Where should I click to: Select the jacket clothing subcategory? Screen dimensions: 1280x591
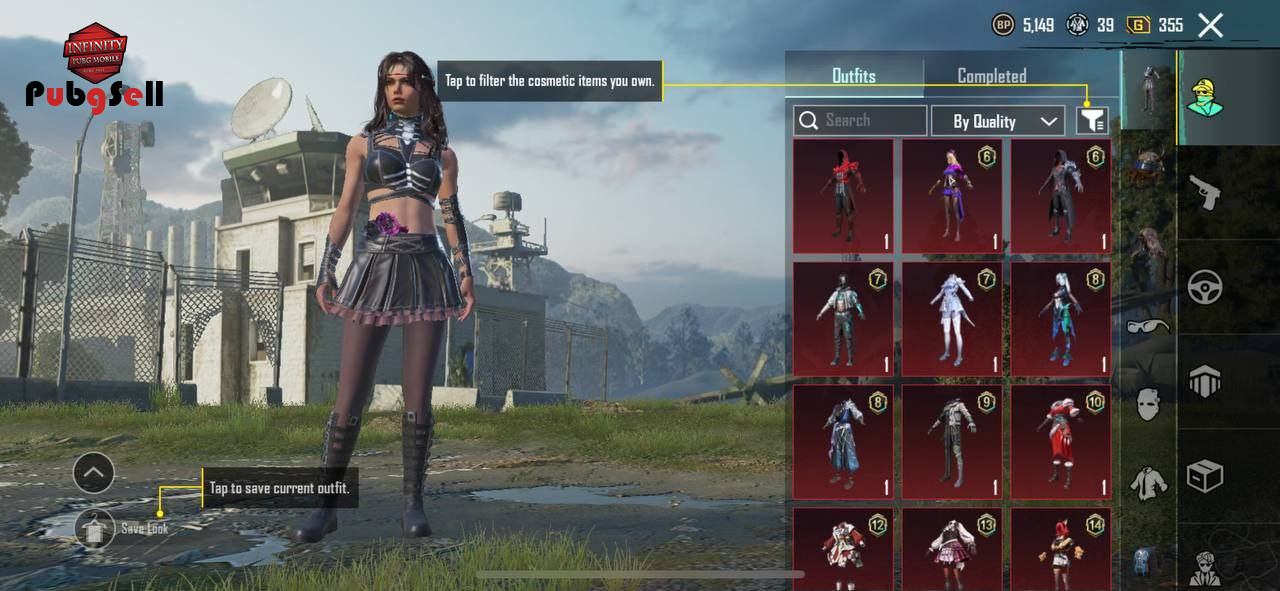point(1147,484)
